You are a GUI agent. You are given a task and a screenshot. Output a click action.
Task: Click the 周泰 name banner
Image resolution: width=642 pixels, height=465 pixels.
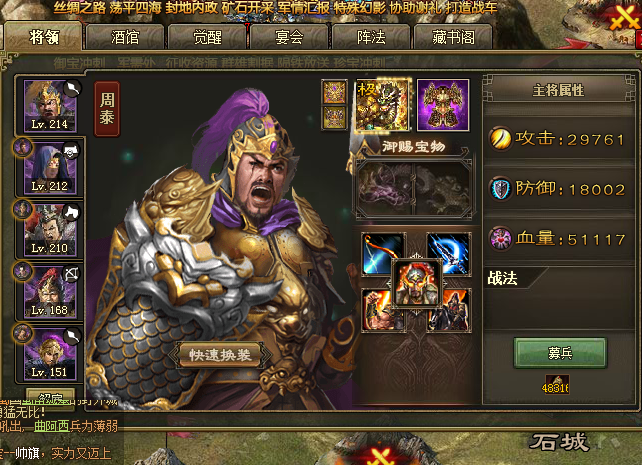(x=106, y=108)
